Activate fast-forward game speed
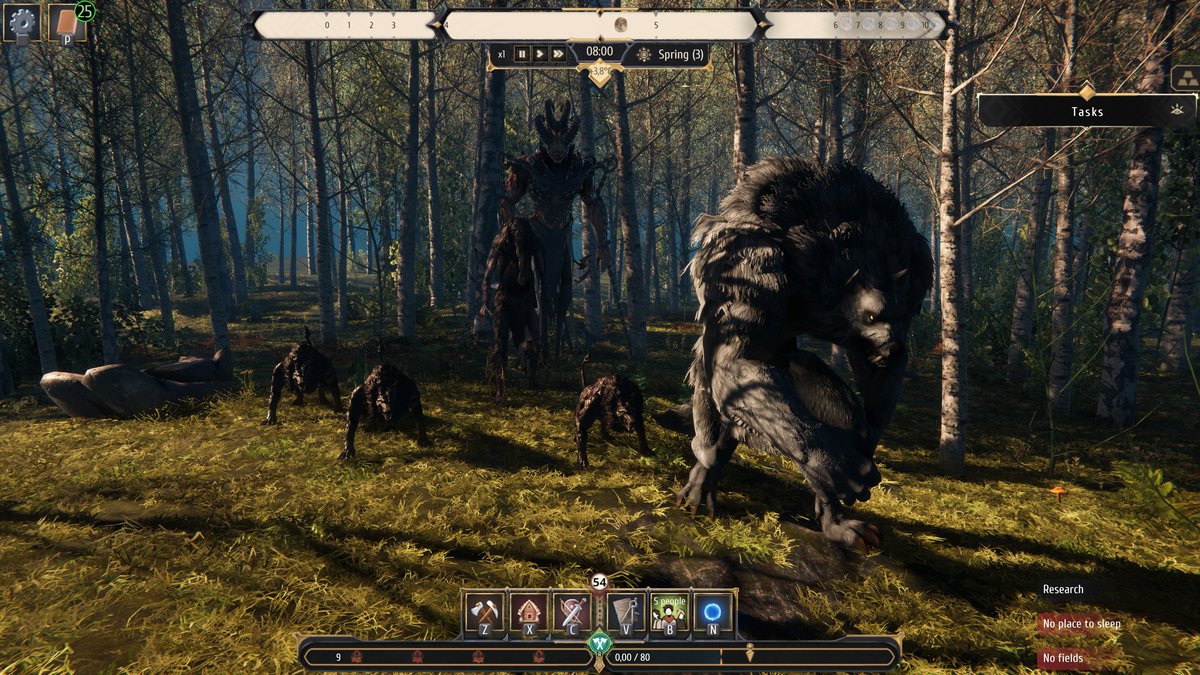Screen dimensions: 1200x675 coord(558,54)
